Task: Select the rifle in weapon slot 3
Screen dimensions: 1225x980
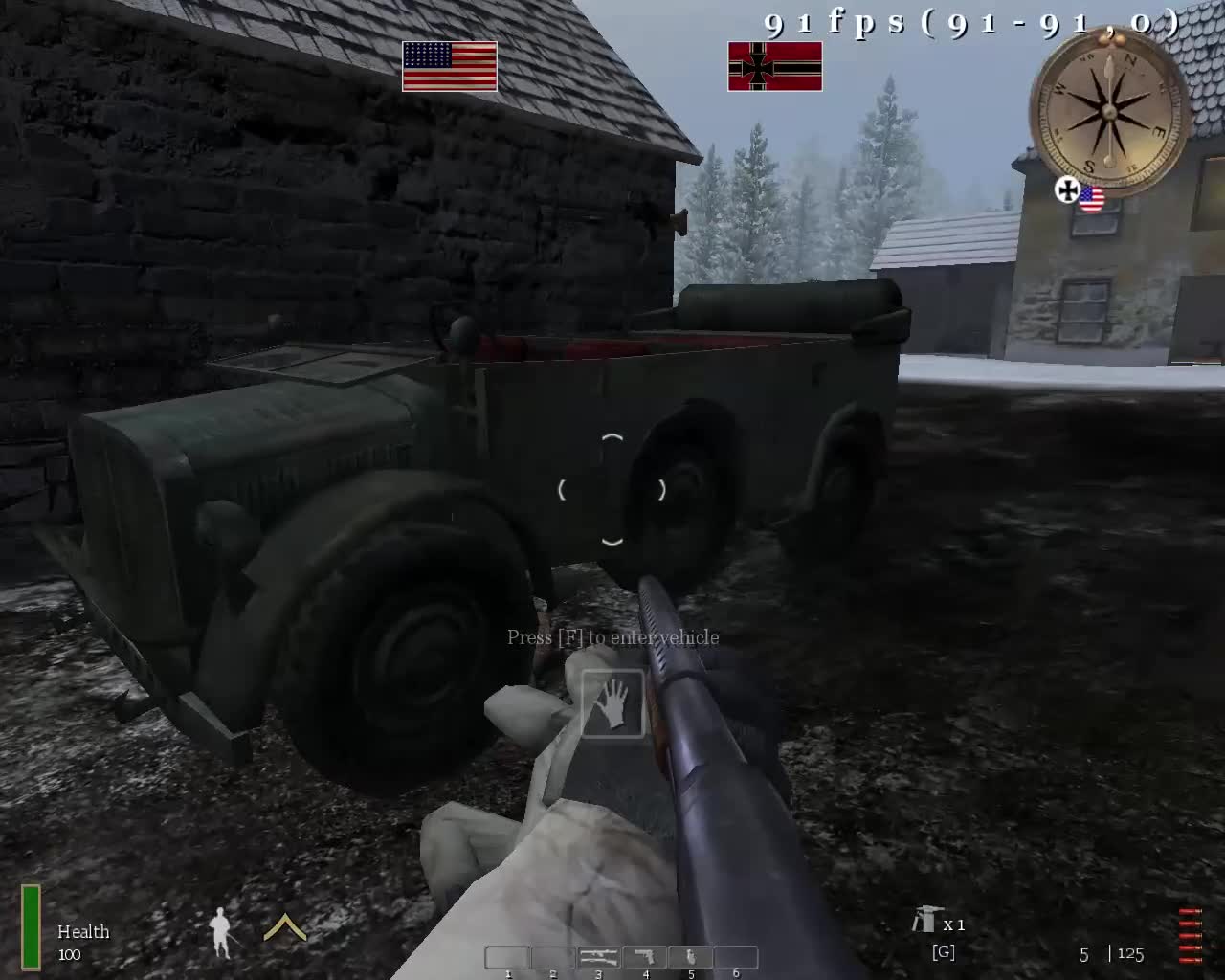Action: (x=598, y=955)
